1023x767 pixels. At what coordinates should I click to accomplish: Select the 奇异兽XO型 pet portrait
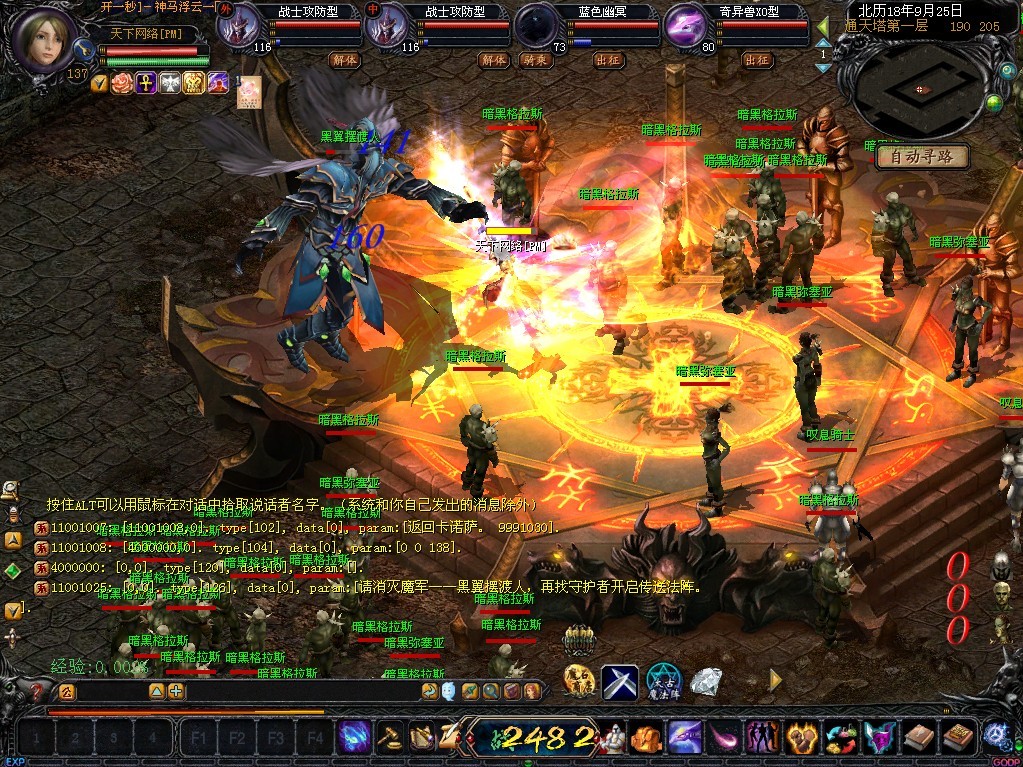tap(687, 25)
